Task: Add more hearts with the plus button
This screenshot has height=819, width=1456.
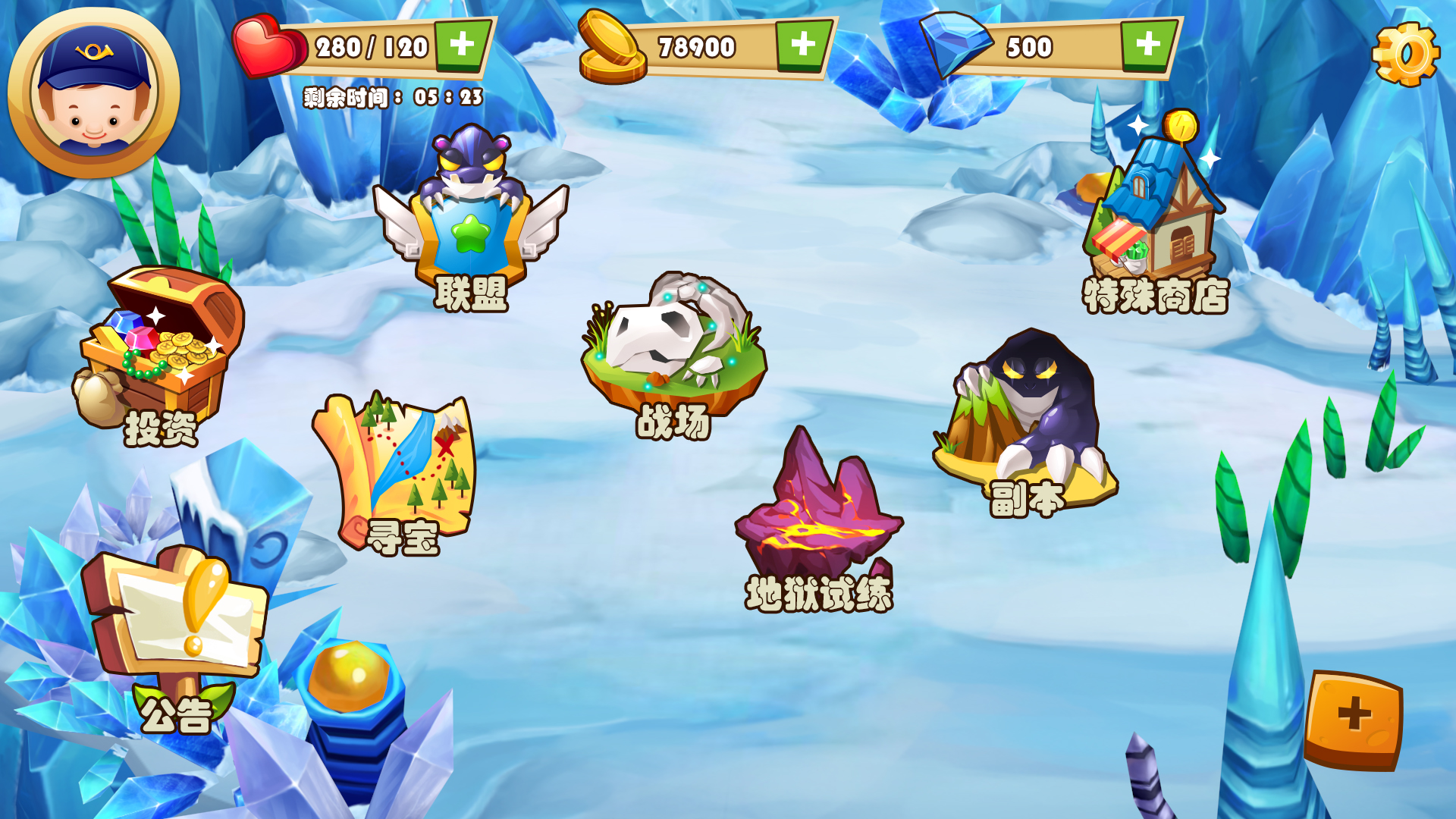Action: tap(462, 45)
